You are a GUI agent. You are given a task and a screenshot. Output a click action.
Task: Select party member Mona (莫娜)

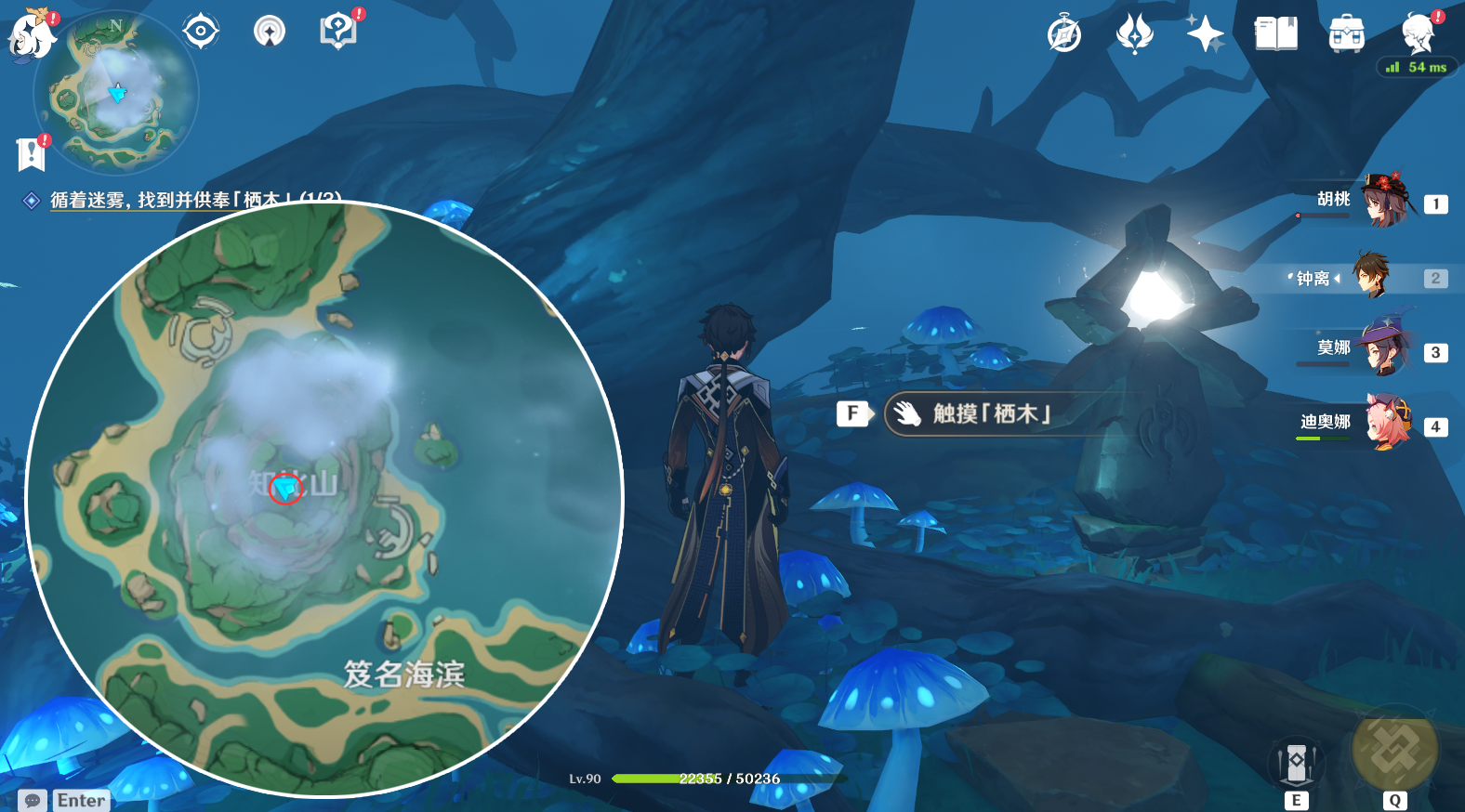pos(1383,349)
